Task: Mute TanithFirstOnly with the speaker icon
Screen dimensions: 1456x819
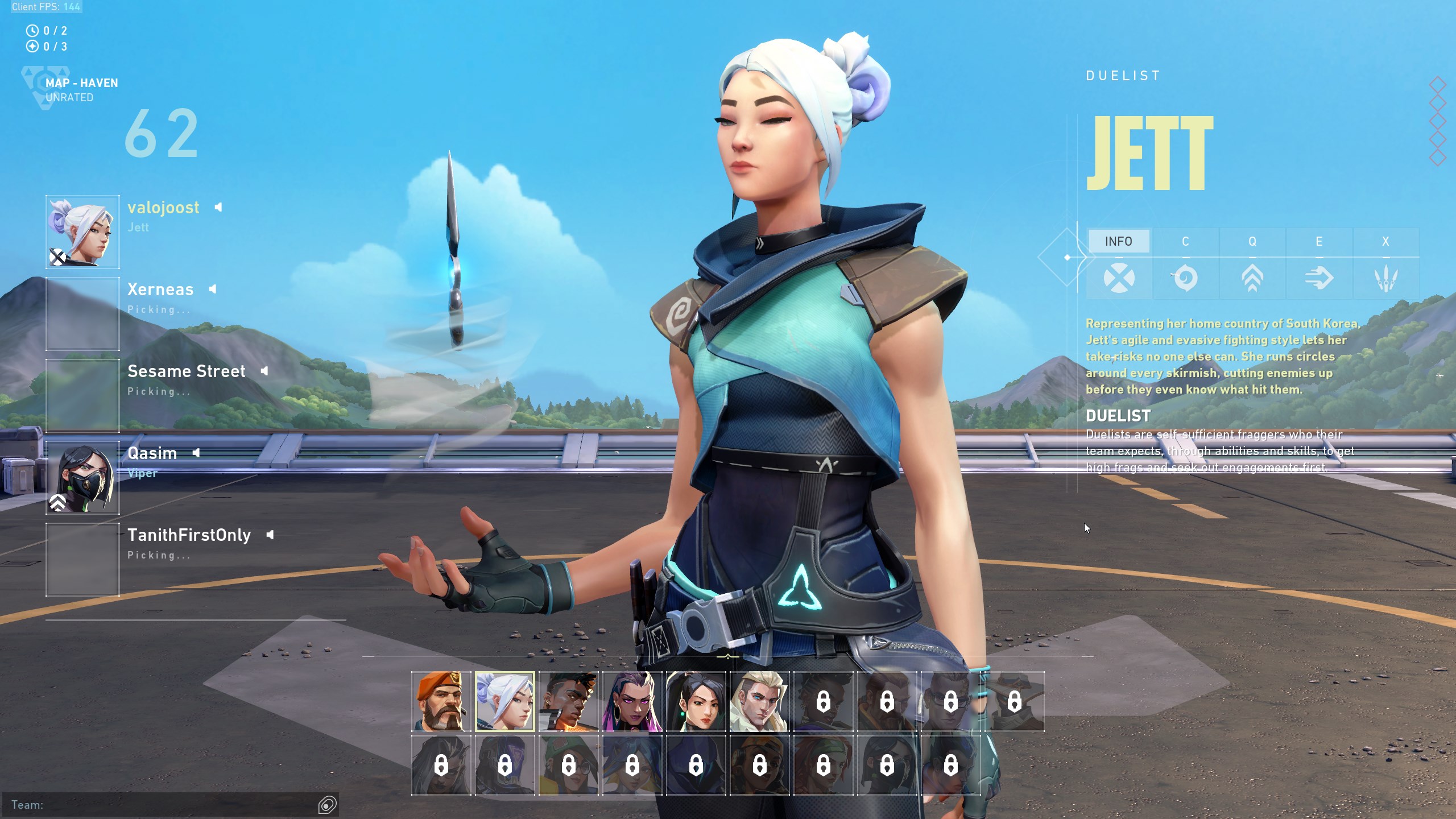Action: point(270,535)
